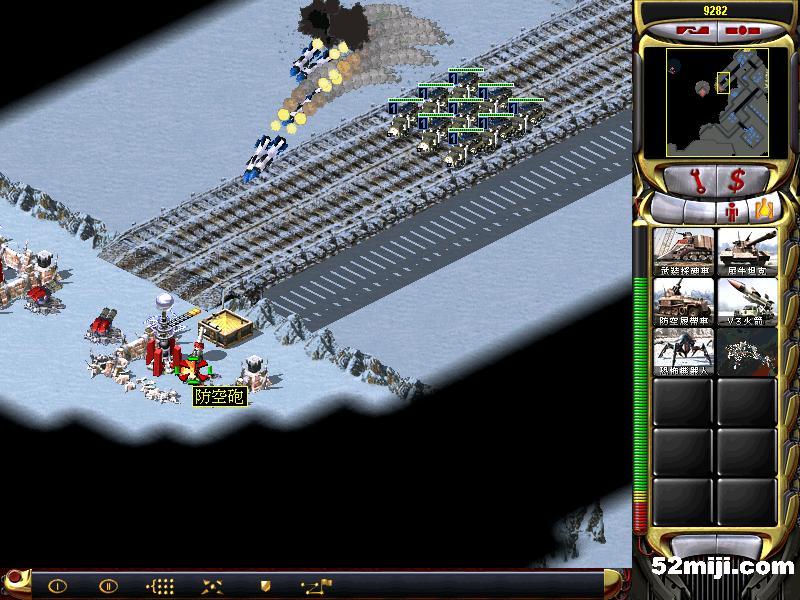Click the left red button above the radar
800x600 pixels.
[x=688, y=31]
